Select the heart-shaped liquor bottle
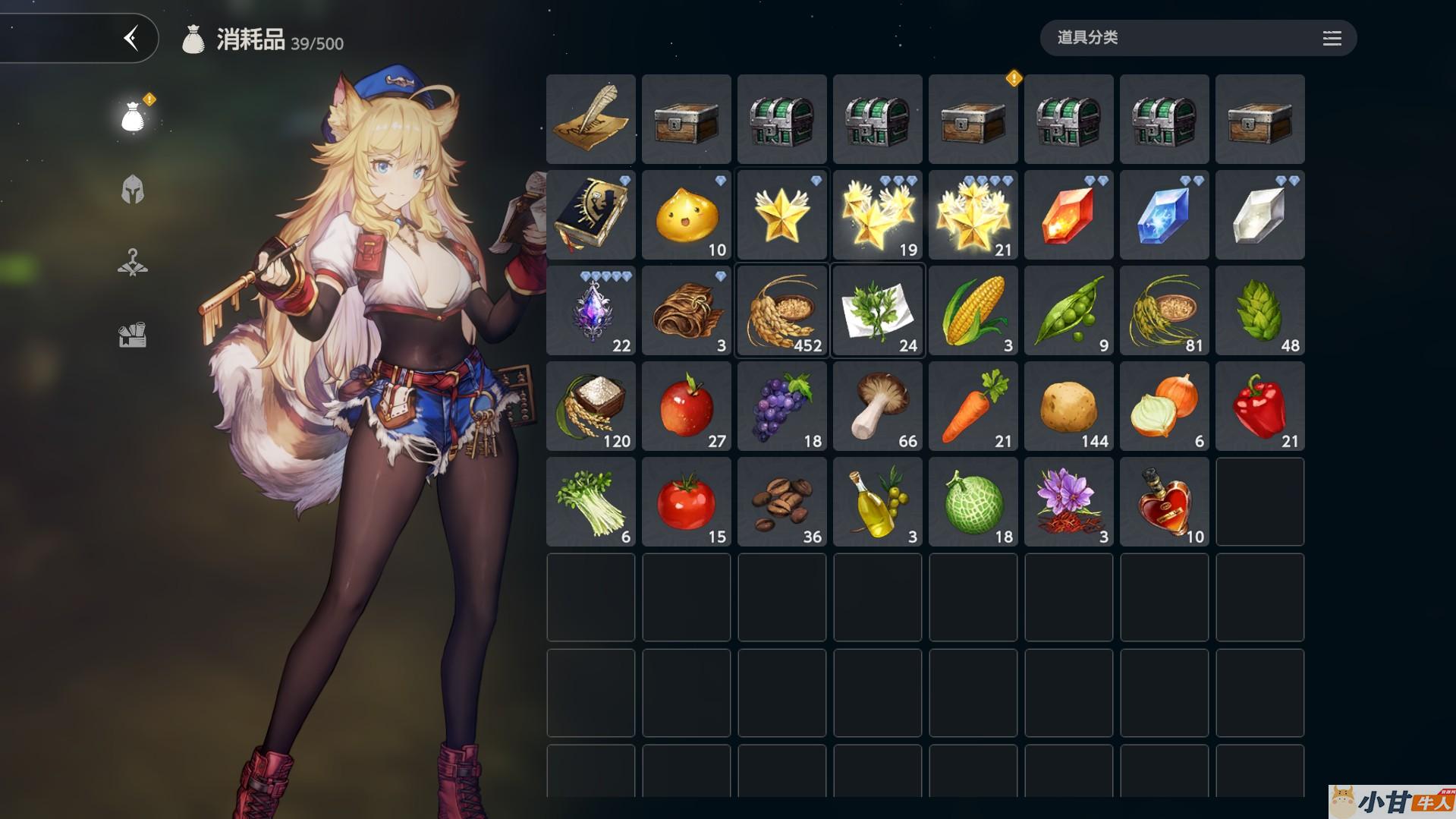This screenshot has width=1456, height=819. pyautogui.click(x=1165, y=502)
